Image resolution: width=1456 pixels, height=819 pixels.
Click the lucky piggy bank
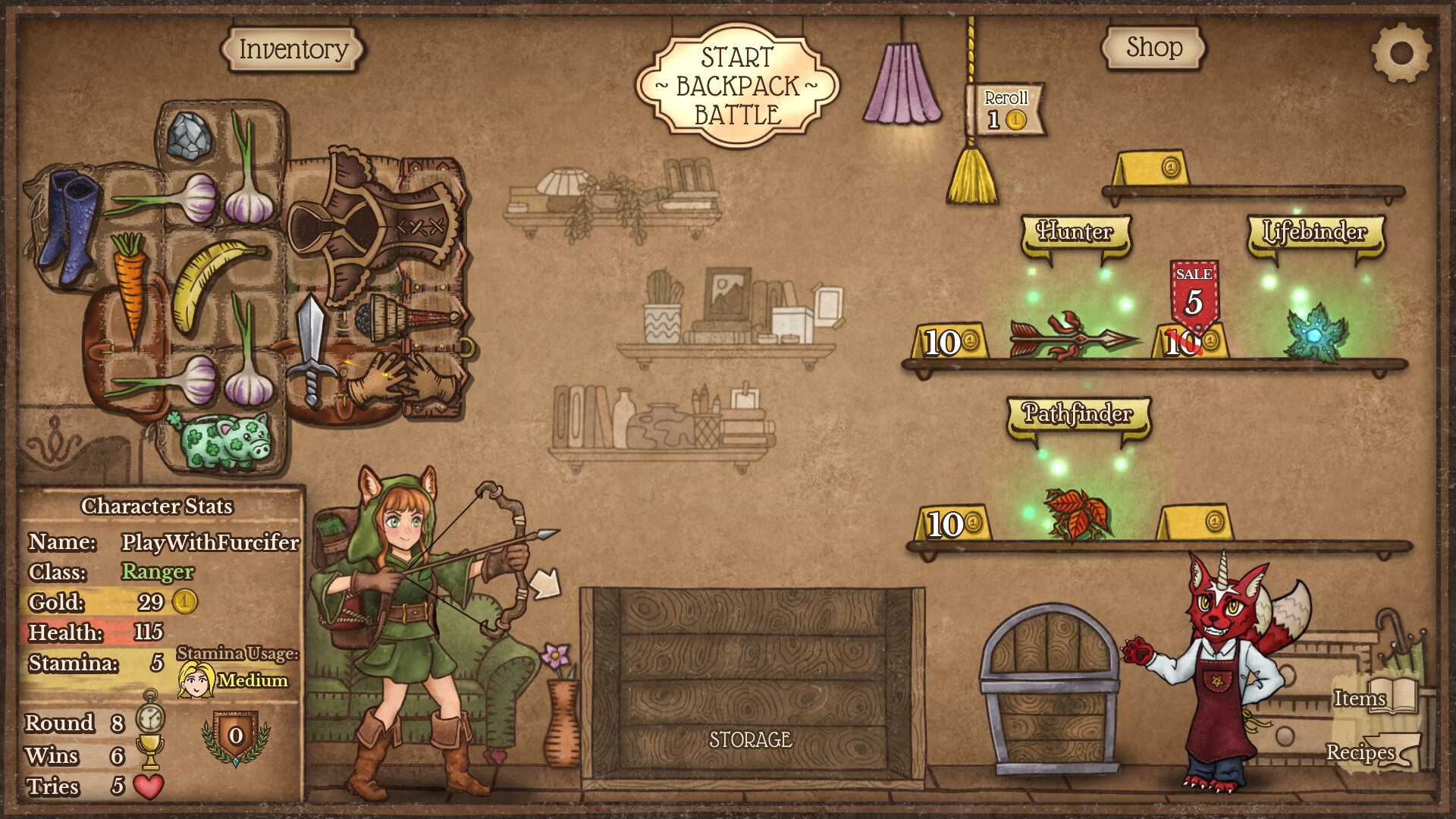(222, 440)
